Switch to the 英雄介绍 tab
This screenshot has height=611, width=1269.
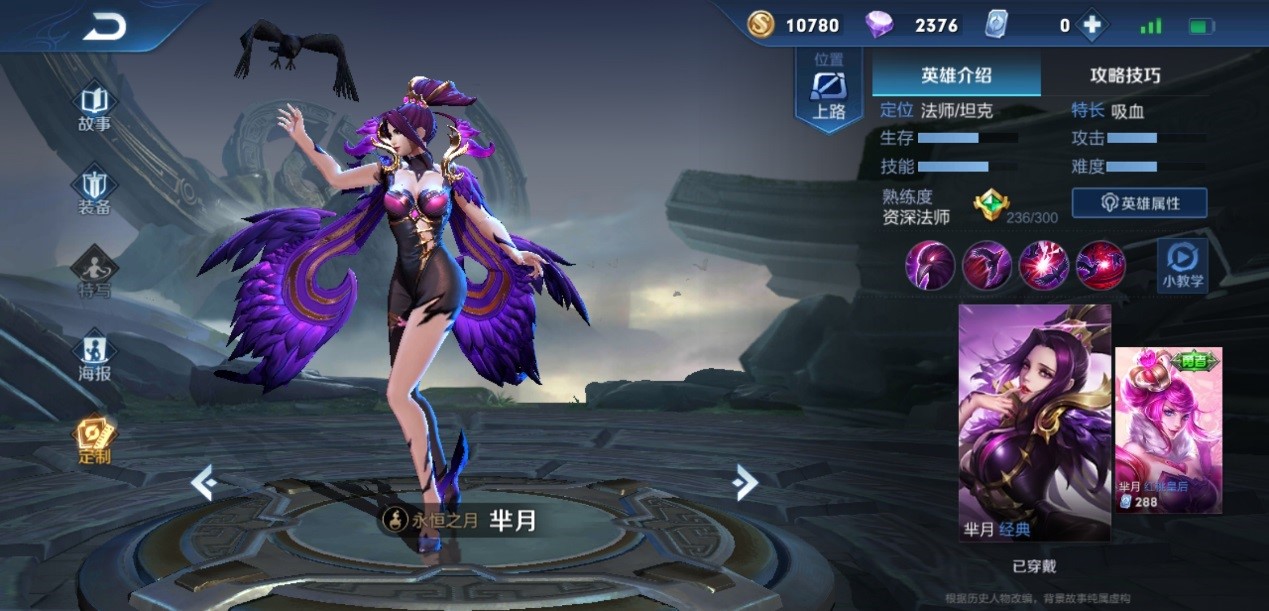tap(956, 76)
